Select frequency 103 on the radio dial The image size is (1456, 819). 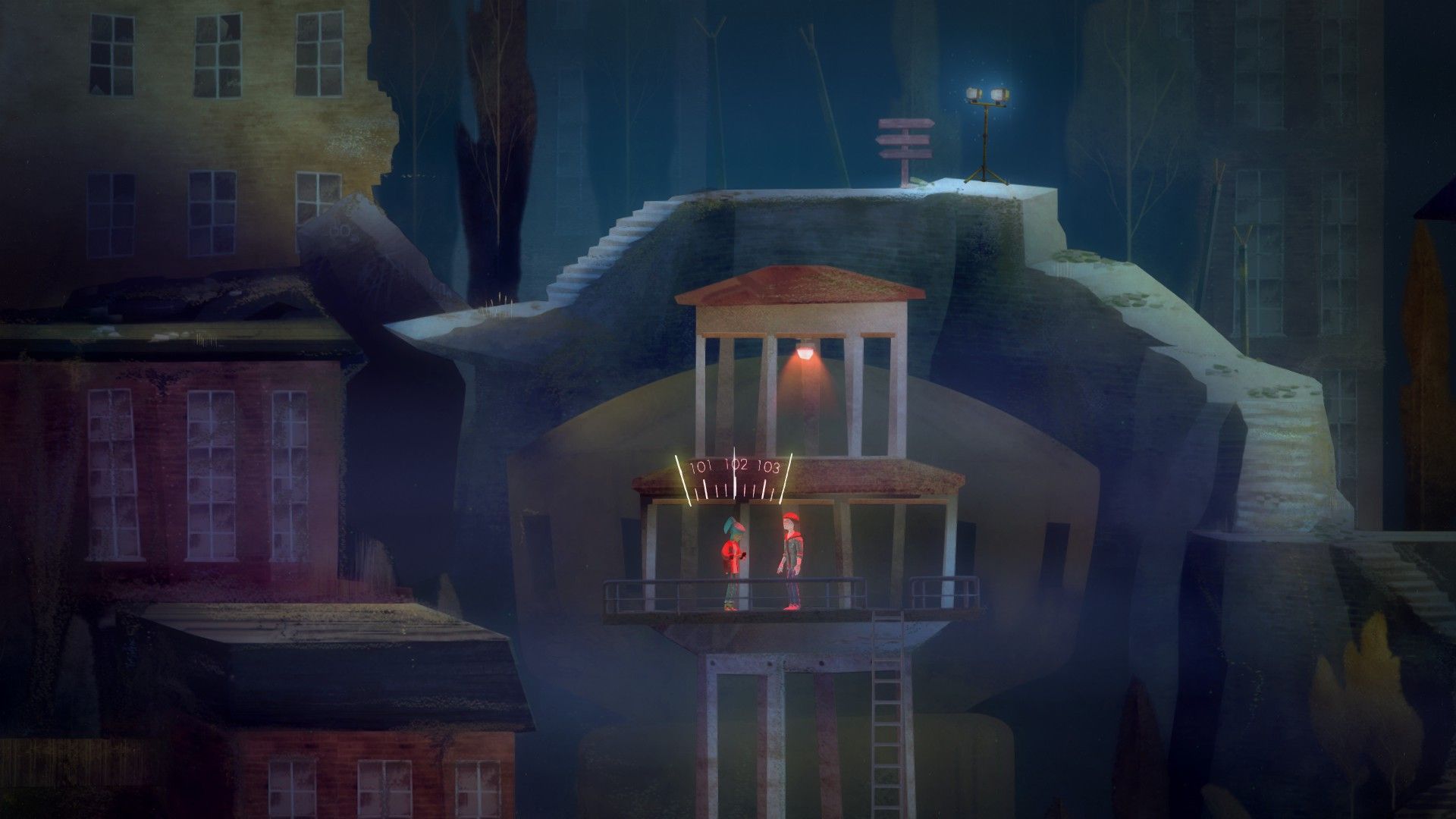click(x=767, y=466)
